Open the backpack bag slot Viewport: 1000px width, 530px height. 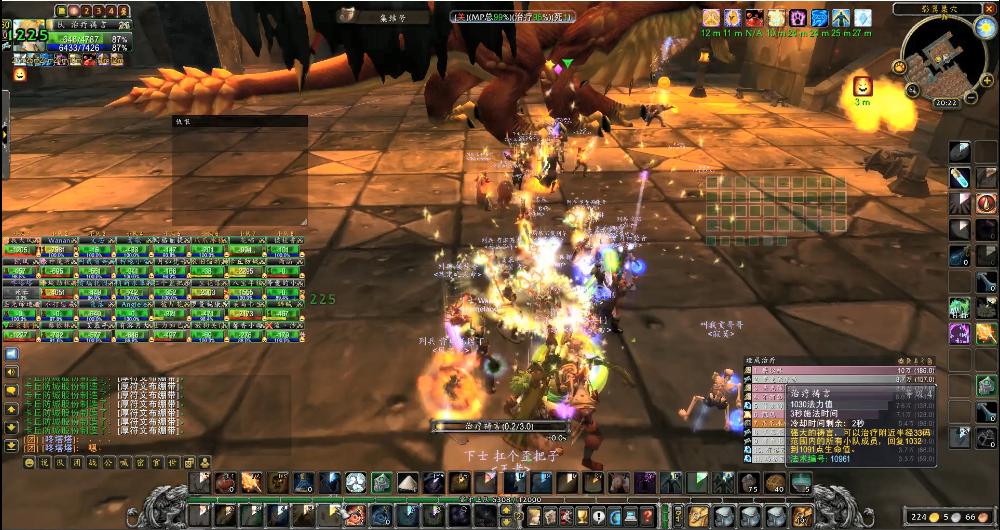point(803,516)
